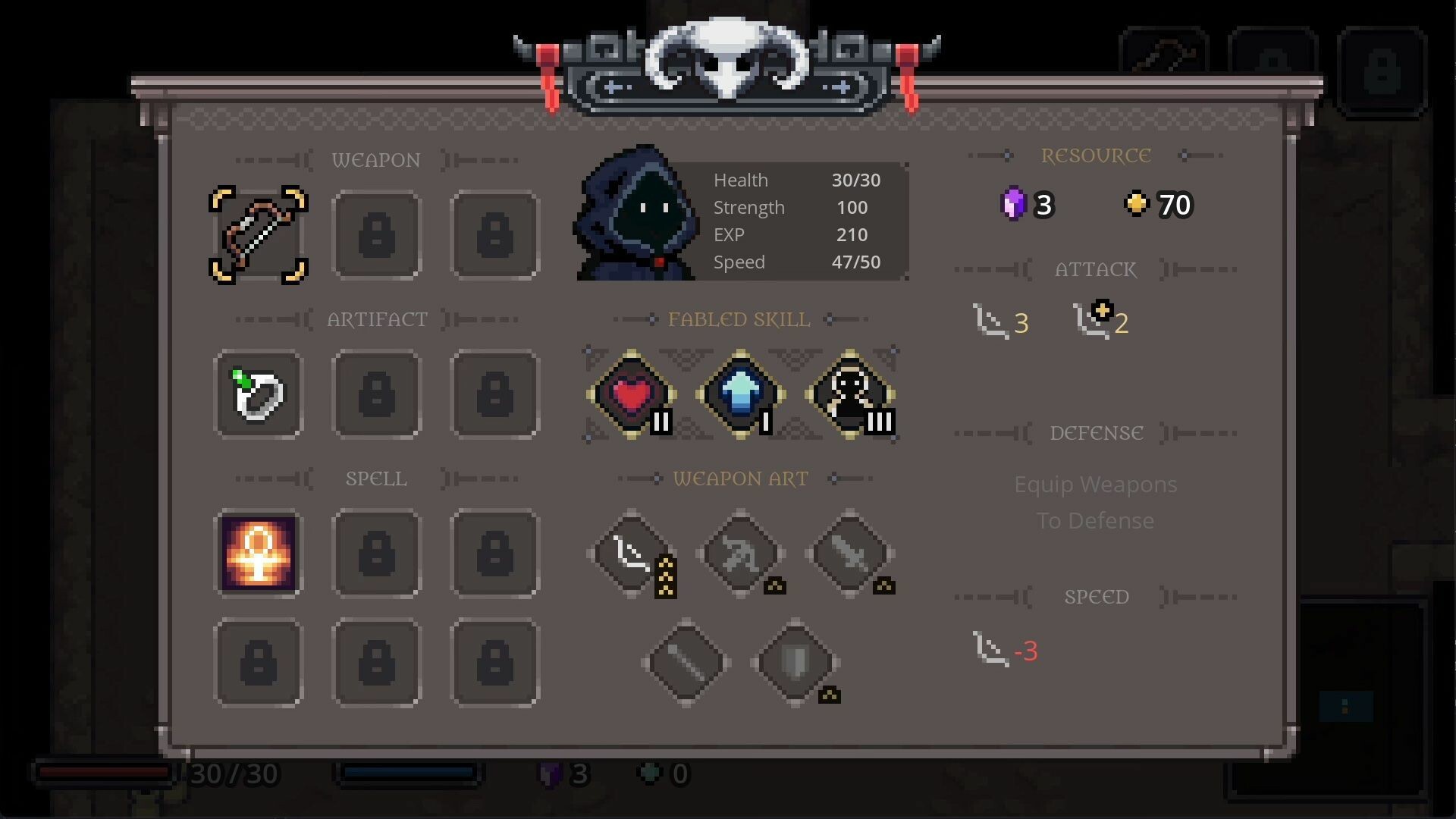Click the Equip Weapons To Defense text

1095,501
